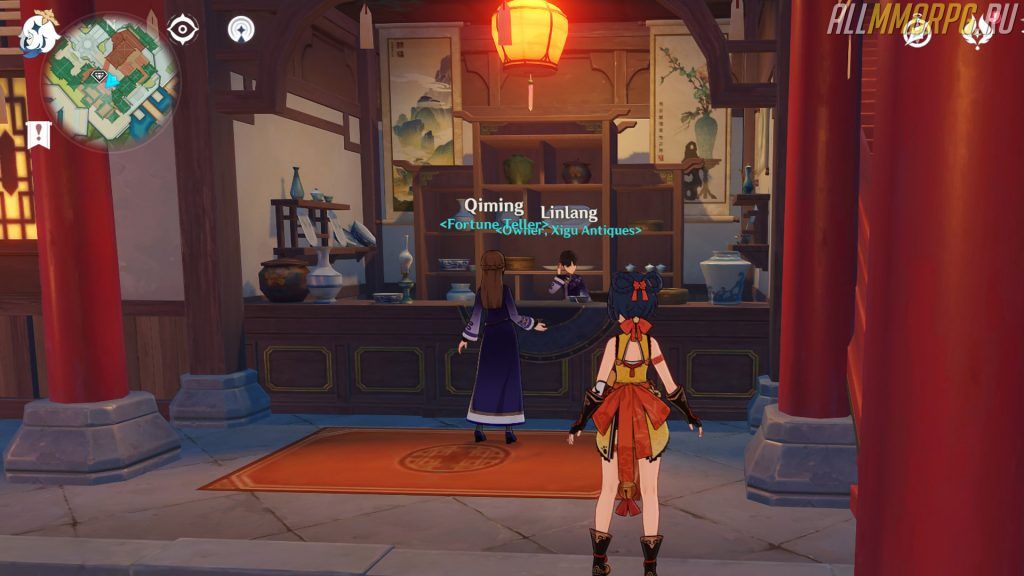The width and height of the screenshot is (1024, 576).
Task: Open the compass-shaped icon beside the wings
Action: pos(915,31)
